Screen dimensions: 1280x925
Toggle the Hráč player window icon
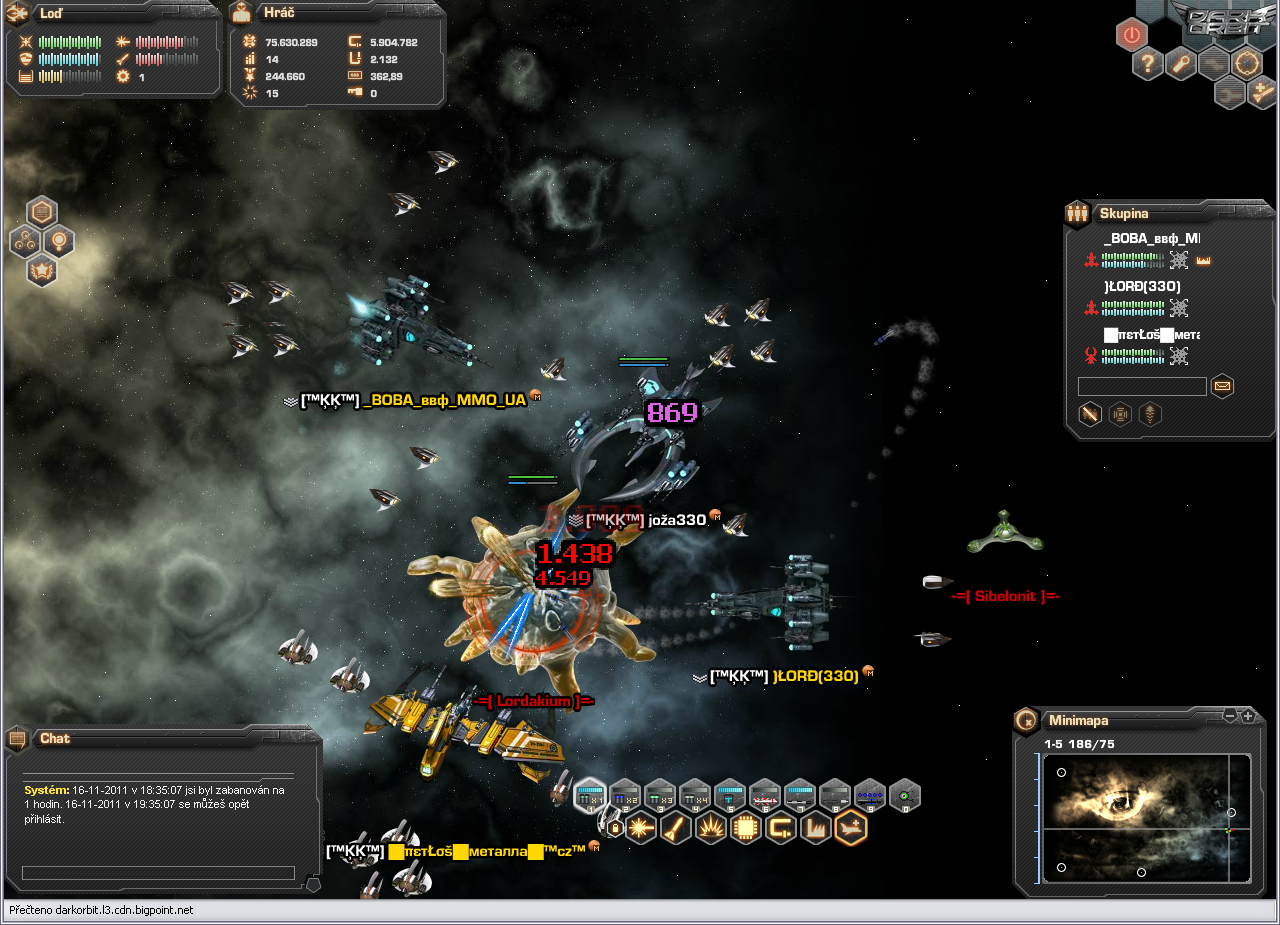point(243,14)
